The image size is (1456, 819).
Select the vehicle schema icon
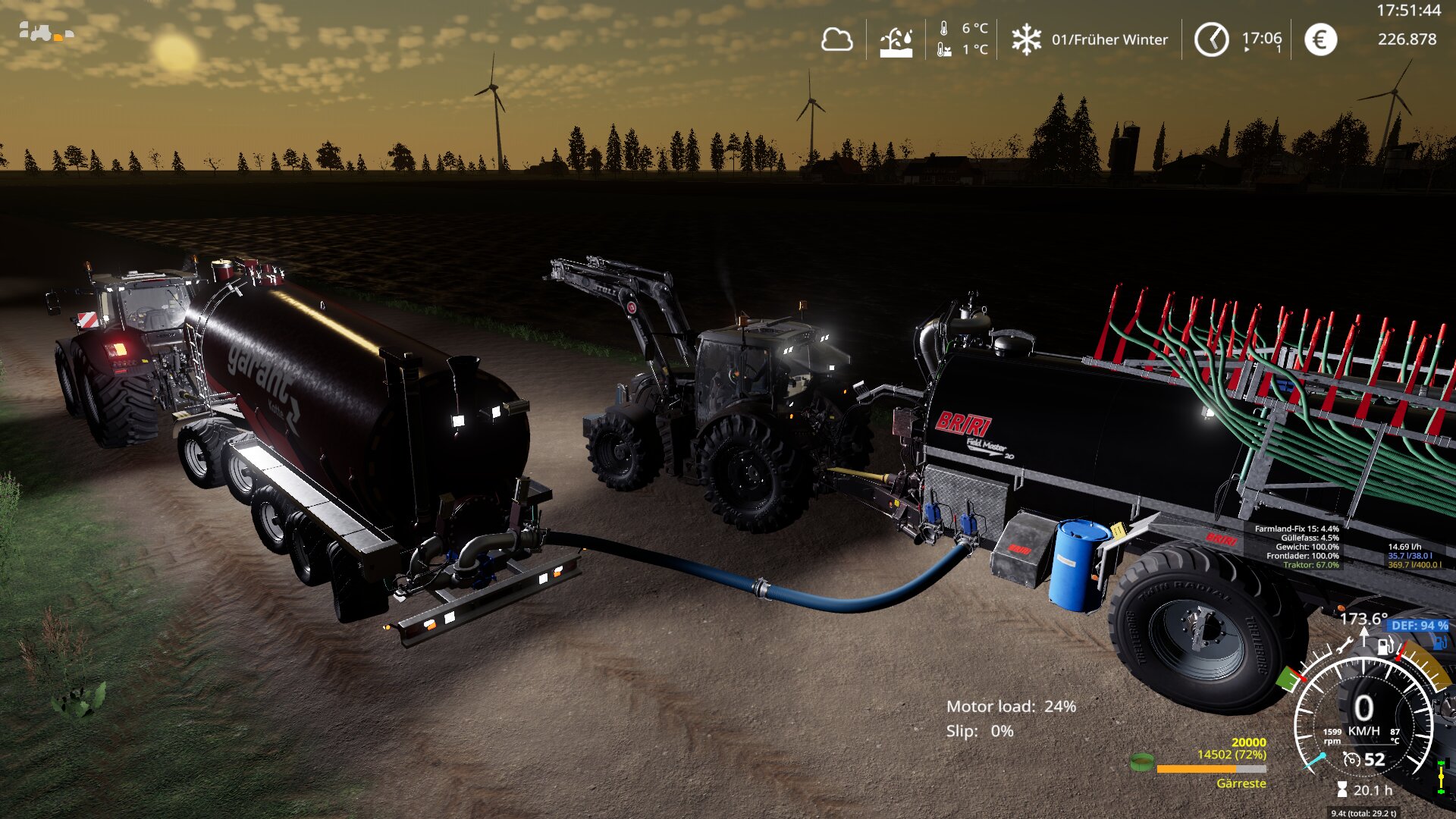click(45, 33)
